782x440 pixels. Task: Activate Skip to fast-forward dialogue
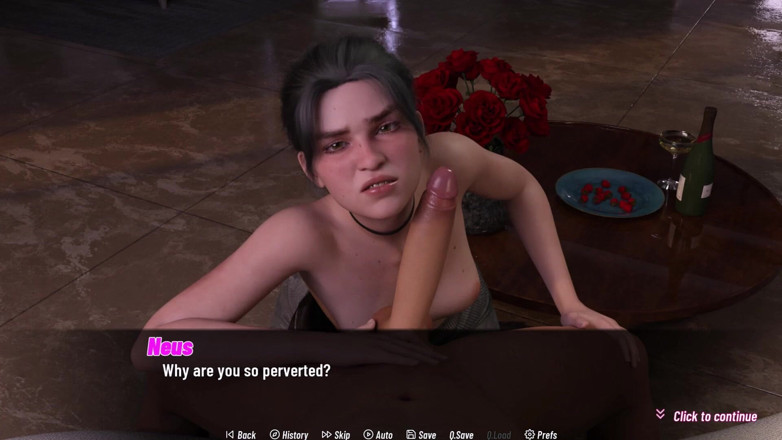(x=336, y=435)
